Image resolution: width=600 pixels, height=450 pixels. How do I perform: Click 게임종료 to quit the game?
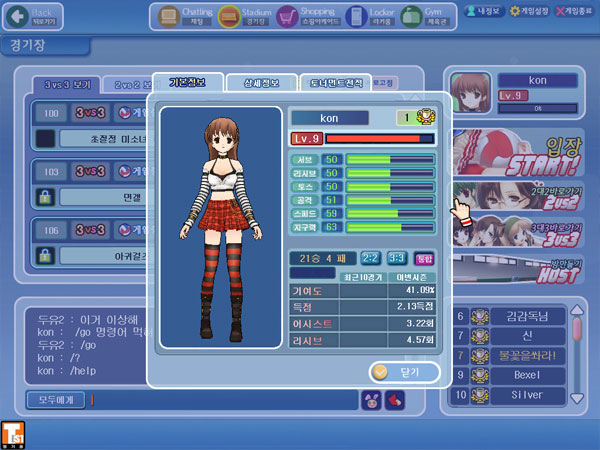point(574,10)
